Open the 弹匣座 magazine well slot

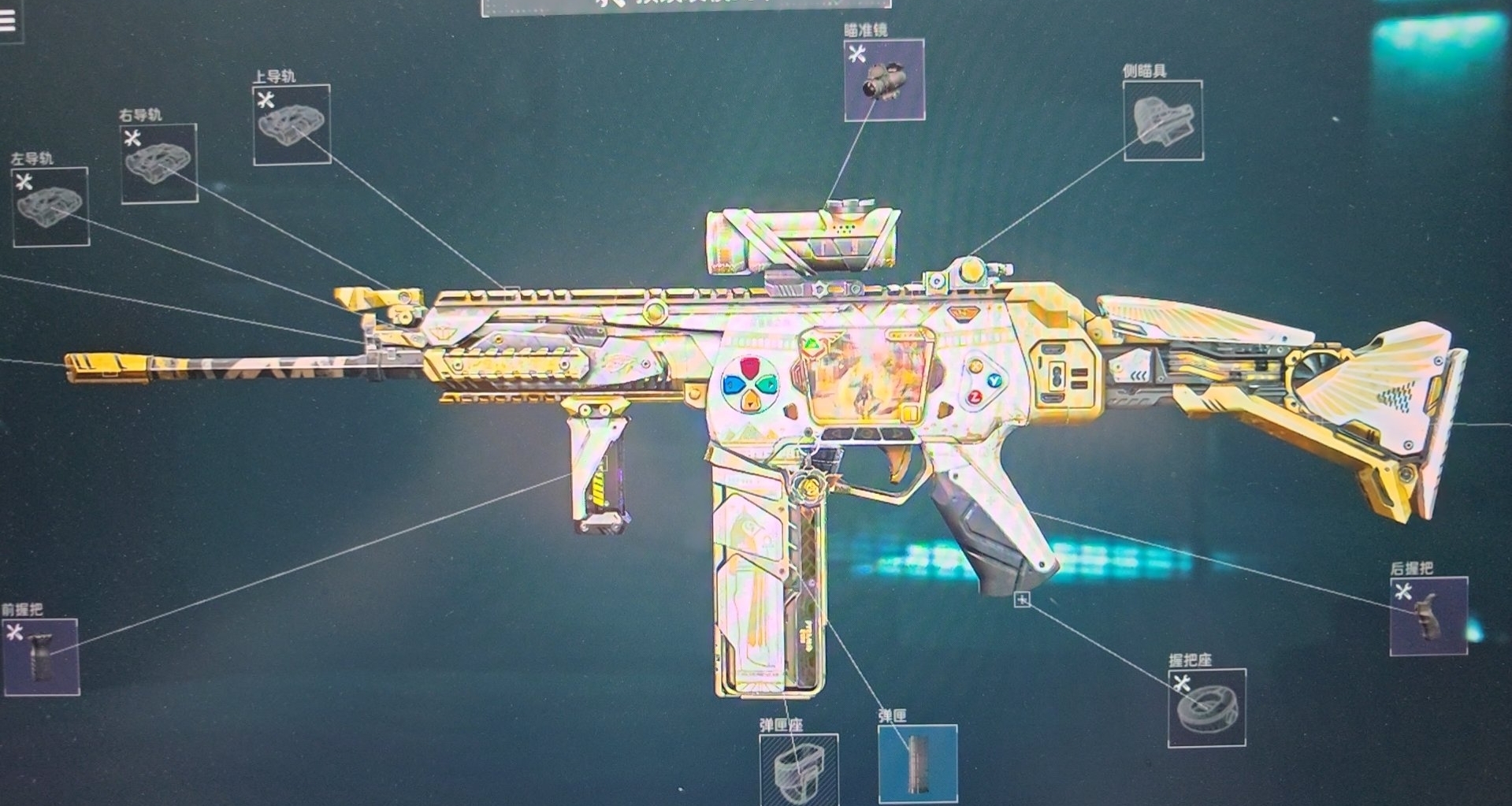798,768
